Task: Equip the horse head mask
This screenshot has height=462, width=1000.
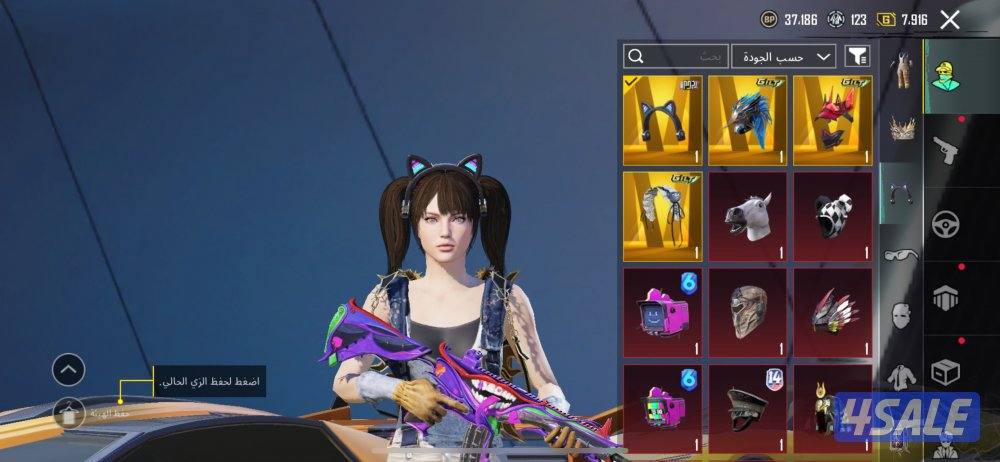Action: coord(747,215)
